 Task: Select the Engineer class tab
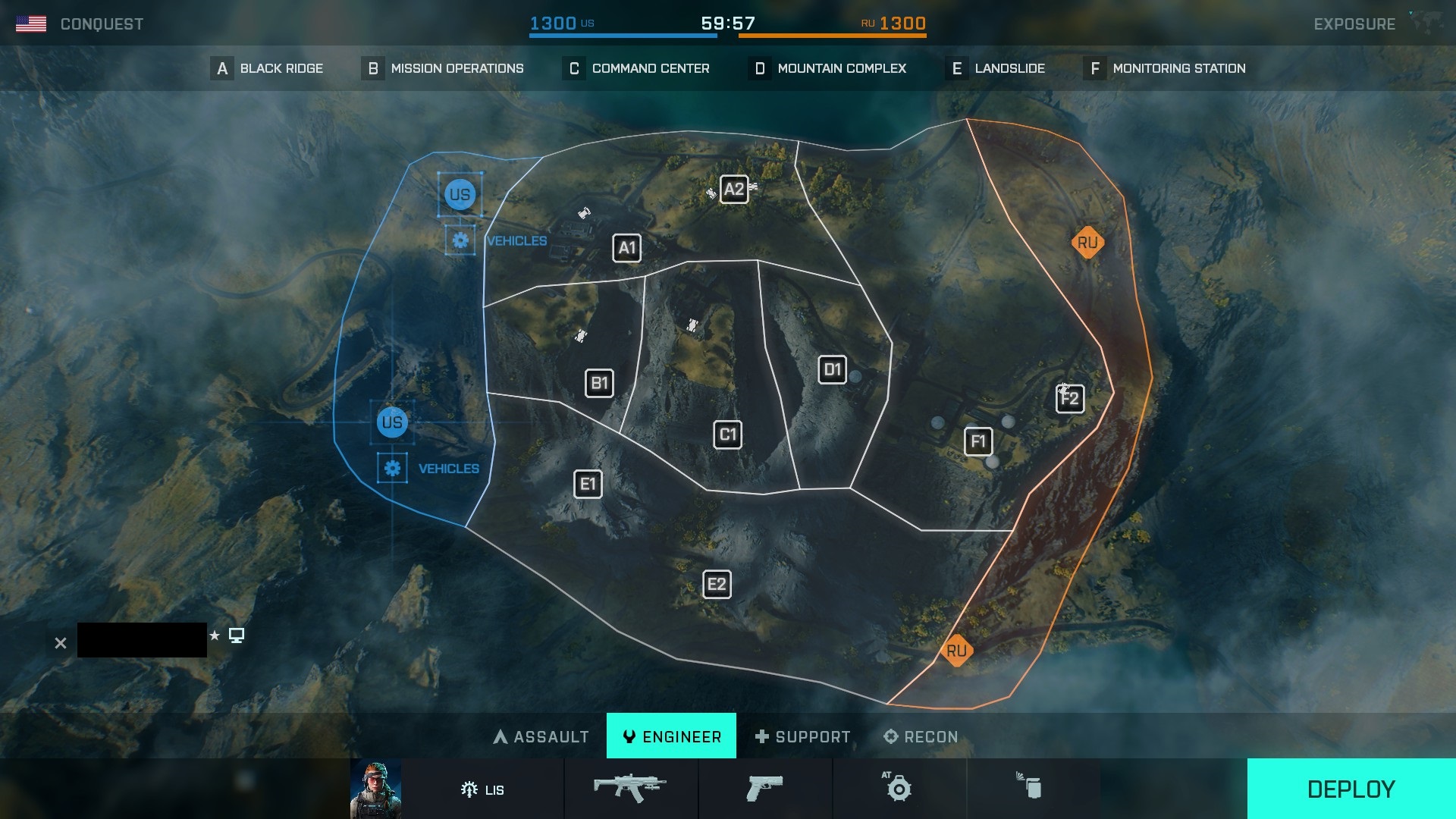point(671,736)
